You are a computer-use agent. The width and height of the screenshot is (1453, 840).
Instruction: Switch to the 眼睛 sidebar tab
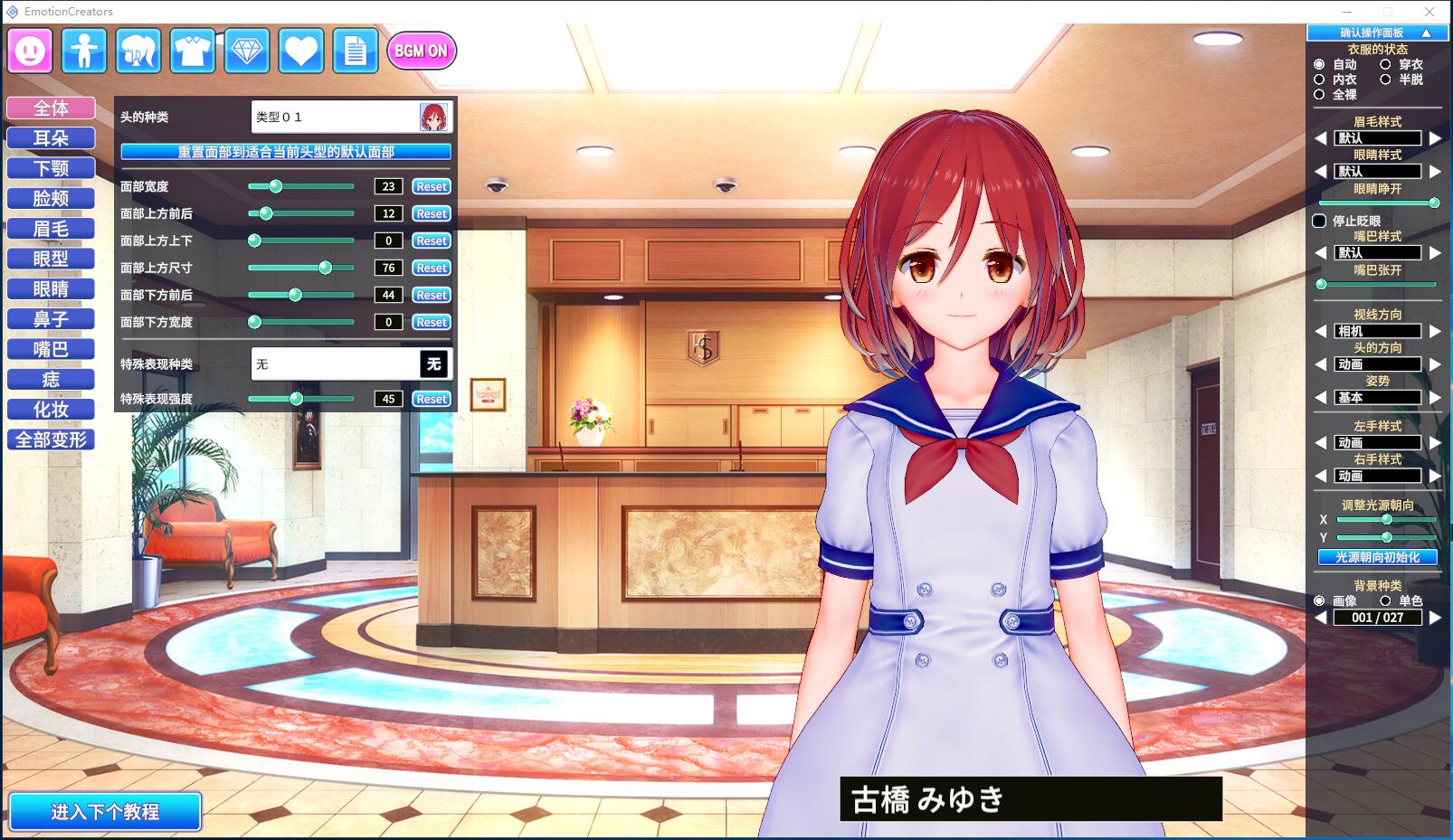(x=51, y=288)
